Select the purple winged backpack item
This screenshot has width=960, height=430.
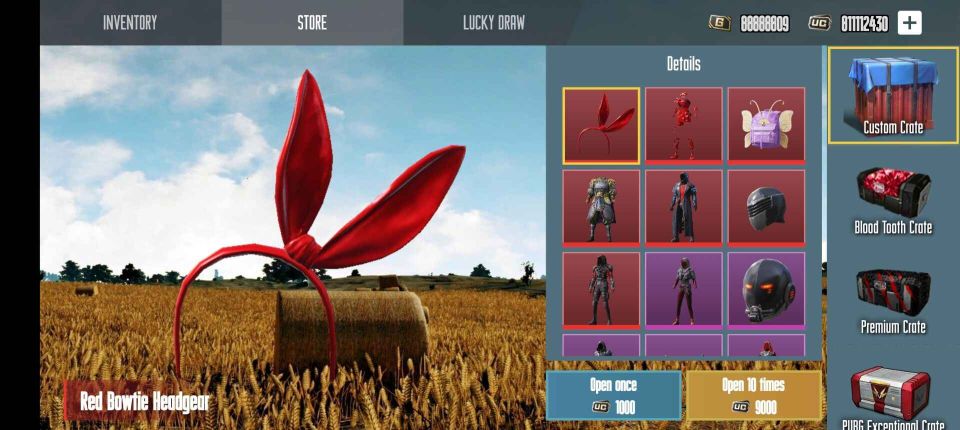[766, 125]
